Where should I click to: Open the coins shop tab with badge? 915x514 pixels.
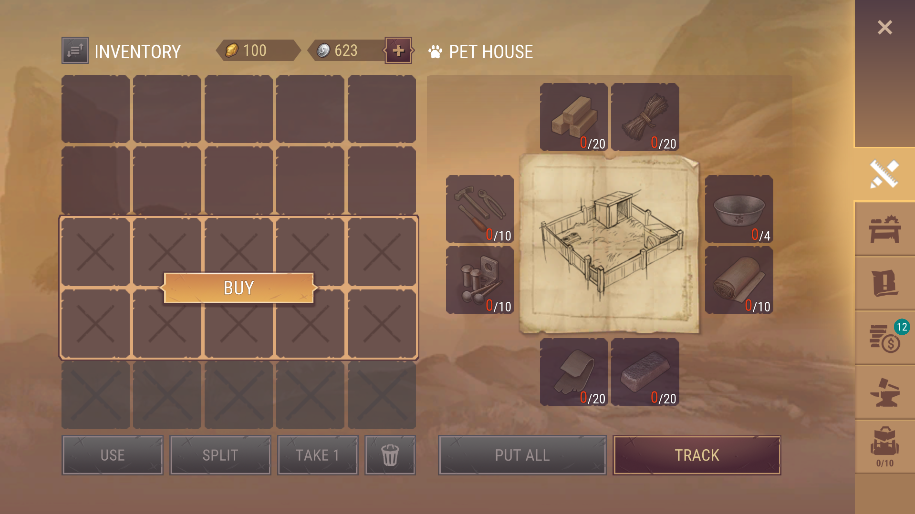coord(884,338)
